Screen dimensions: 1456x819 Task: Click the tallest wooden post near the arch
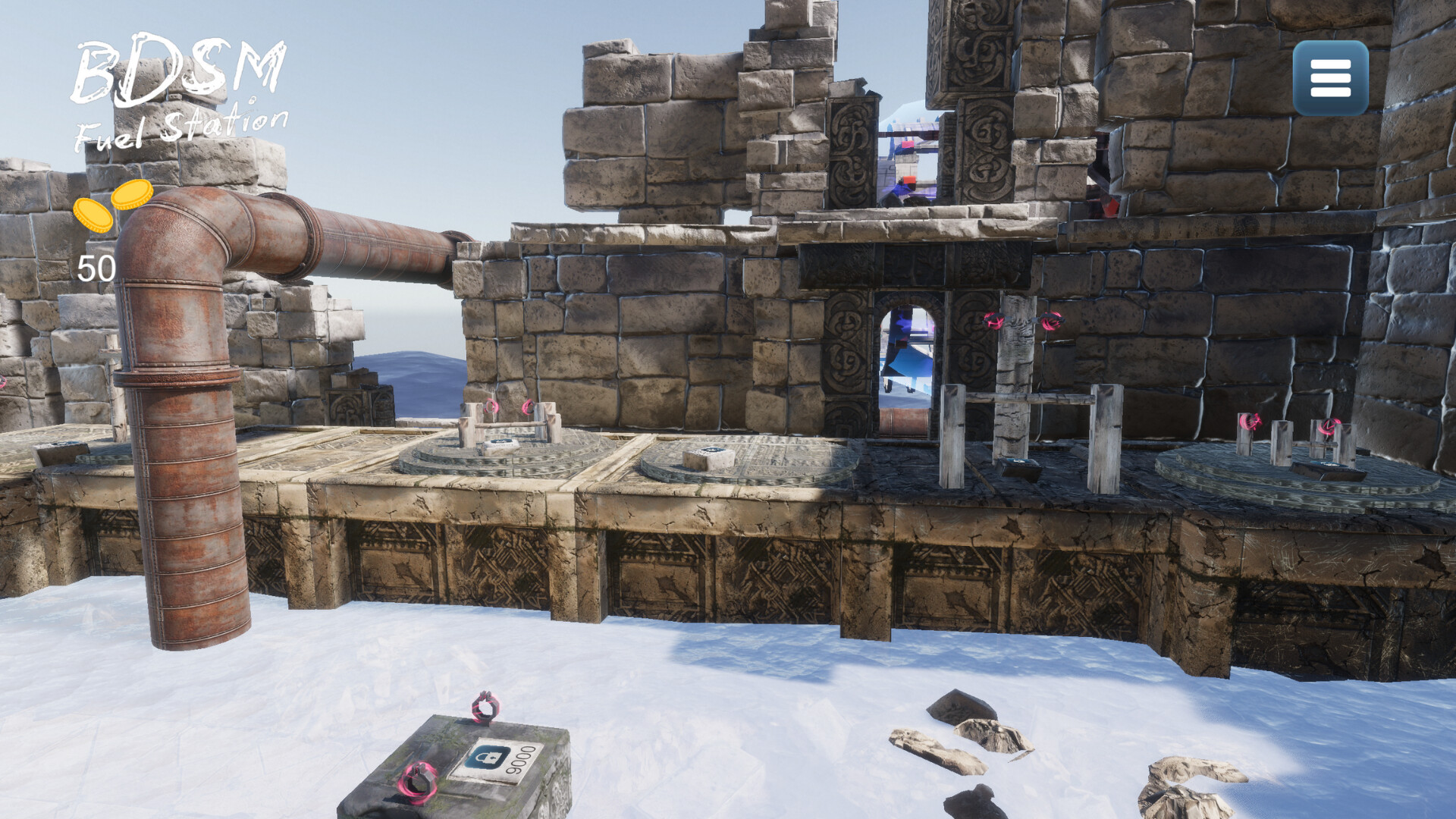tap(1014, 379)
